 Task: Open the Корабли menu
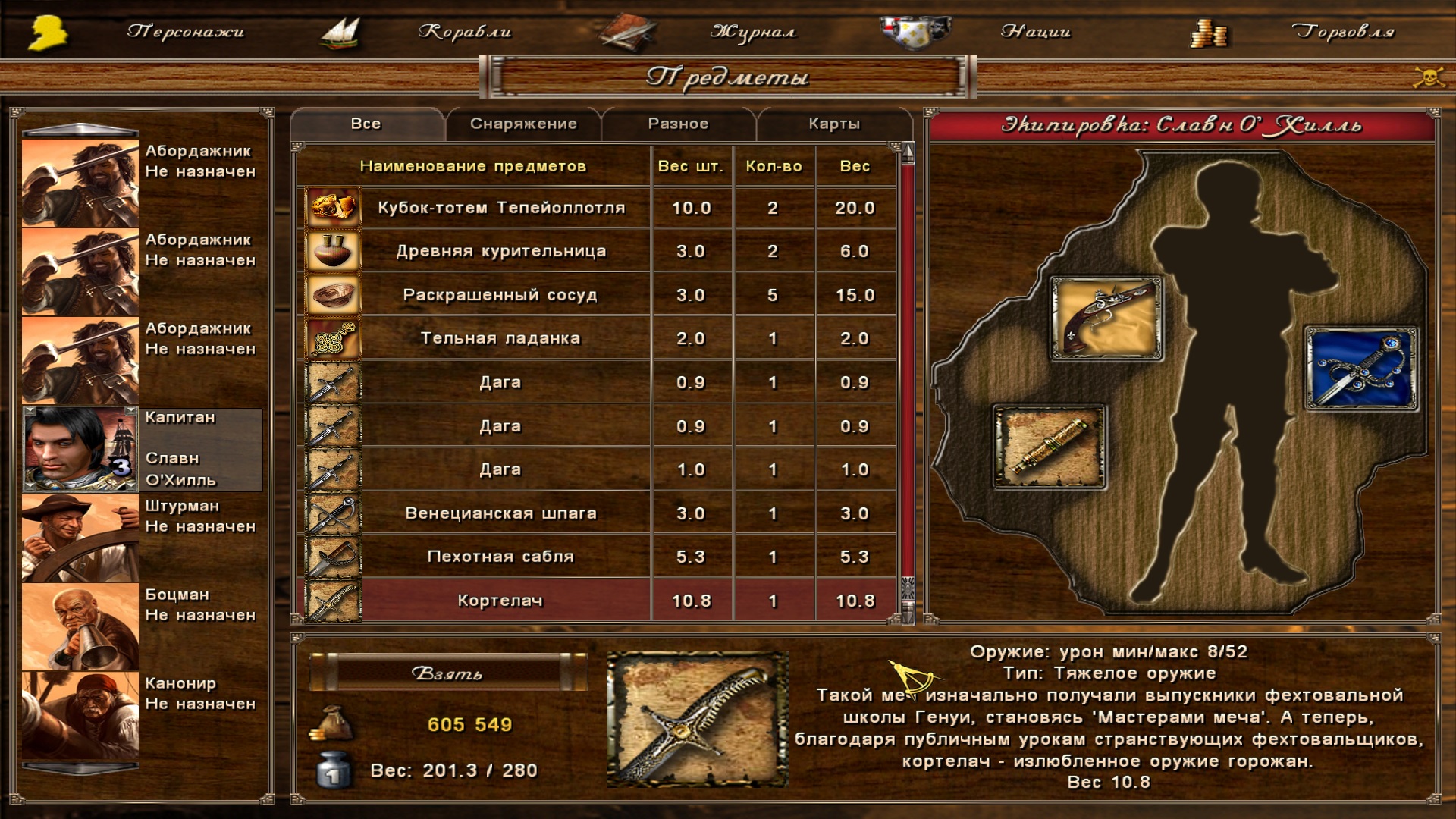coord(464,32)
